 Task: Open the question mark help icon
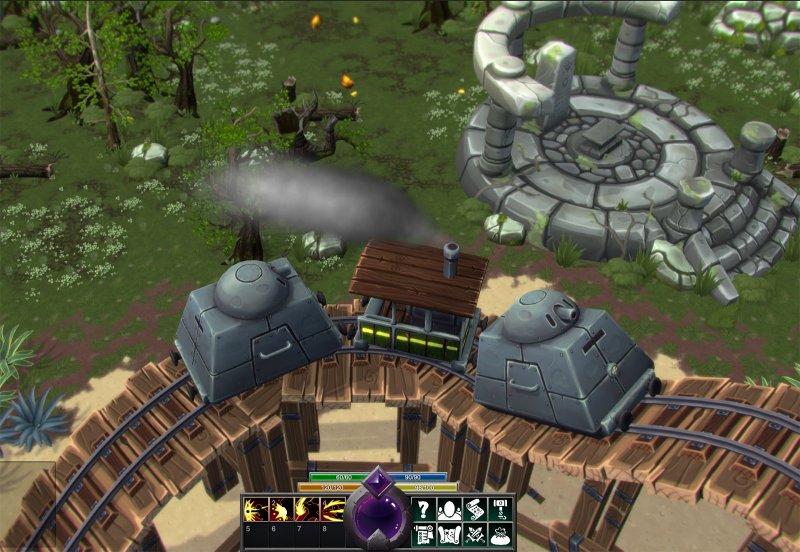pyautogui.click(x=424, y=509)
